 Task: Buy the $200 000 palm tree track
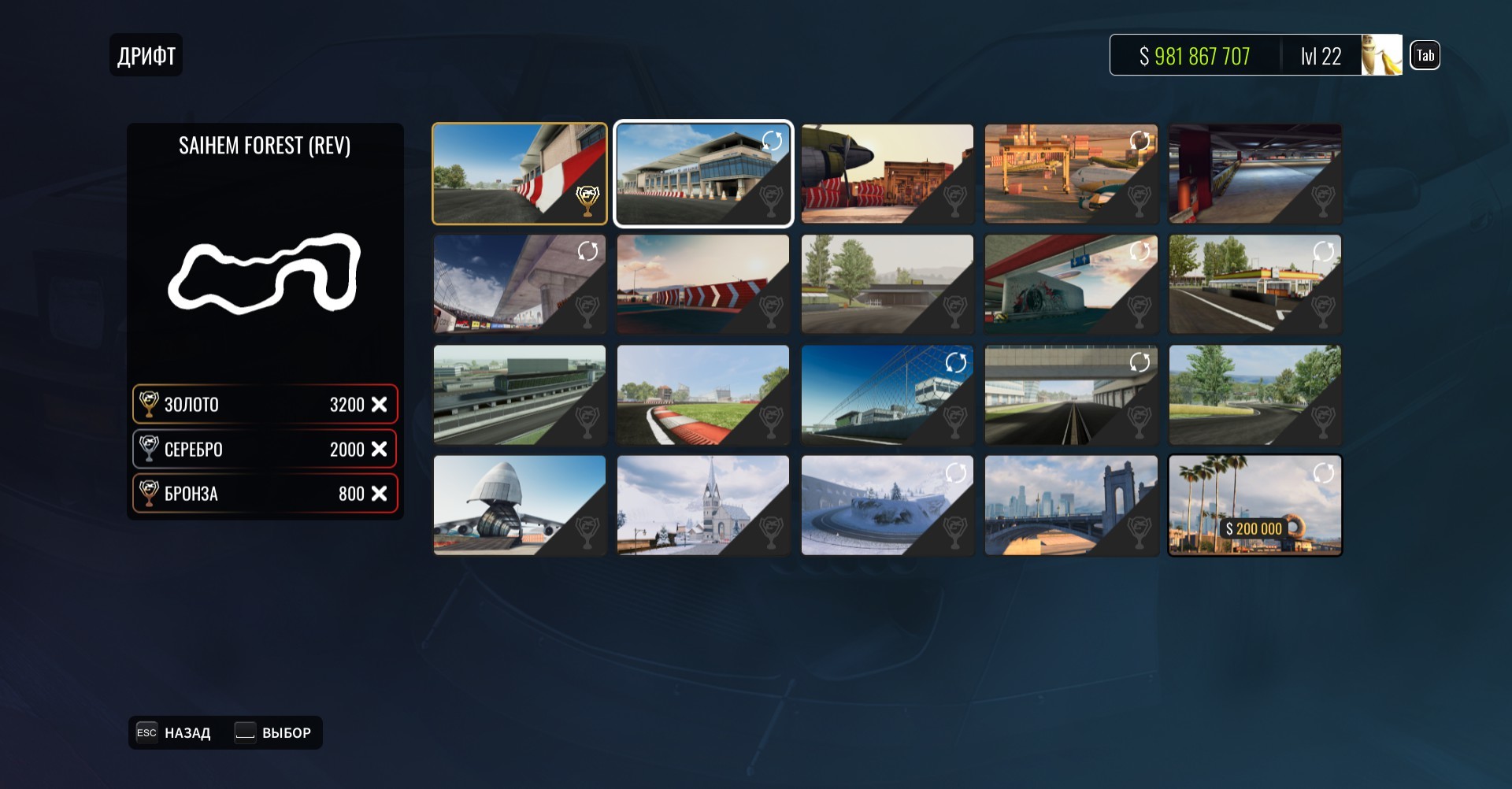point(1254,505)
